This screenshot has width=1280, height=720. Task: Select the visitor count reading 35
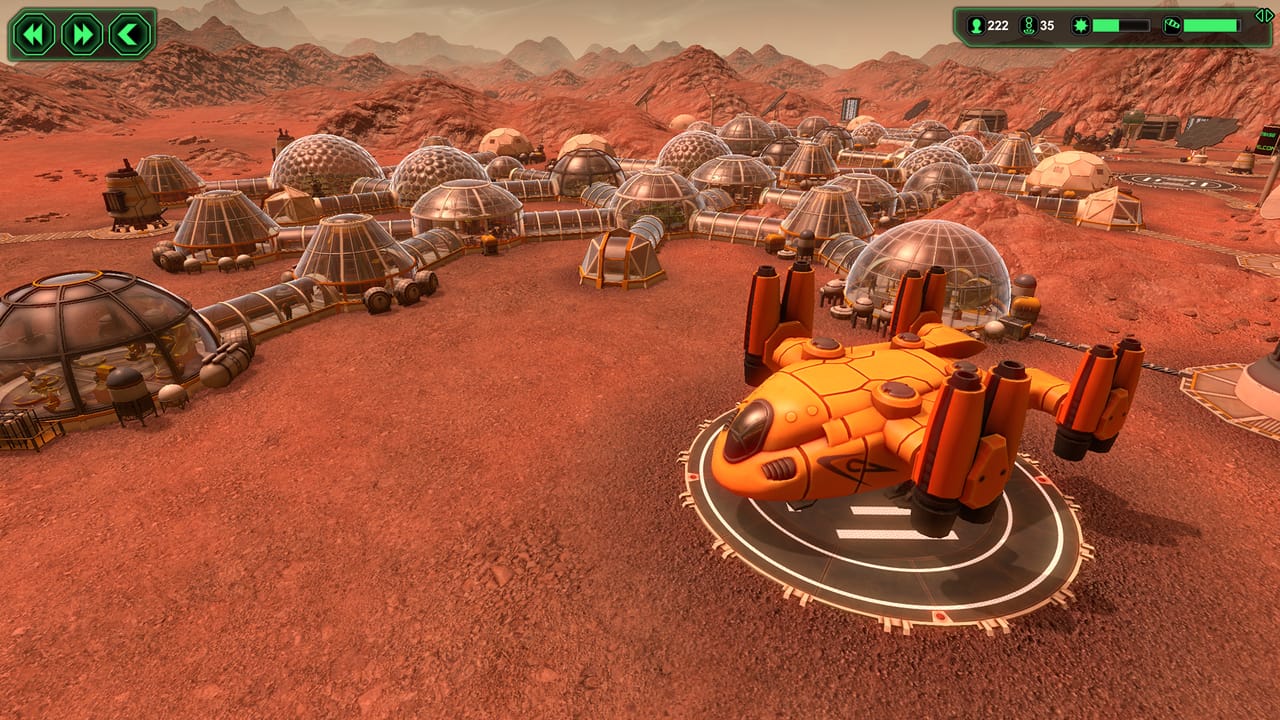coord(1046,24)
